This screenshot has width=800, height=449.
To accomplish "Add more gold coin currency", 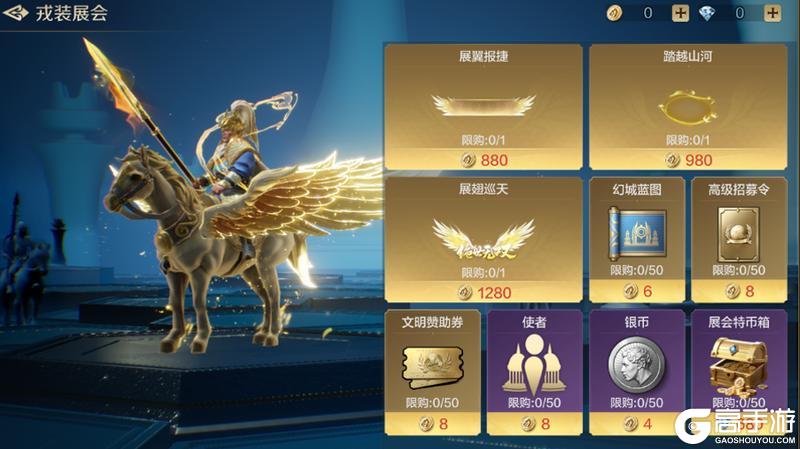I will [x=680, y=13].
